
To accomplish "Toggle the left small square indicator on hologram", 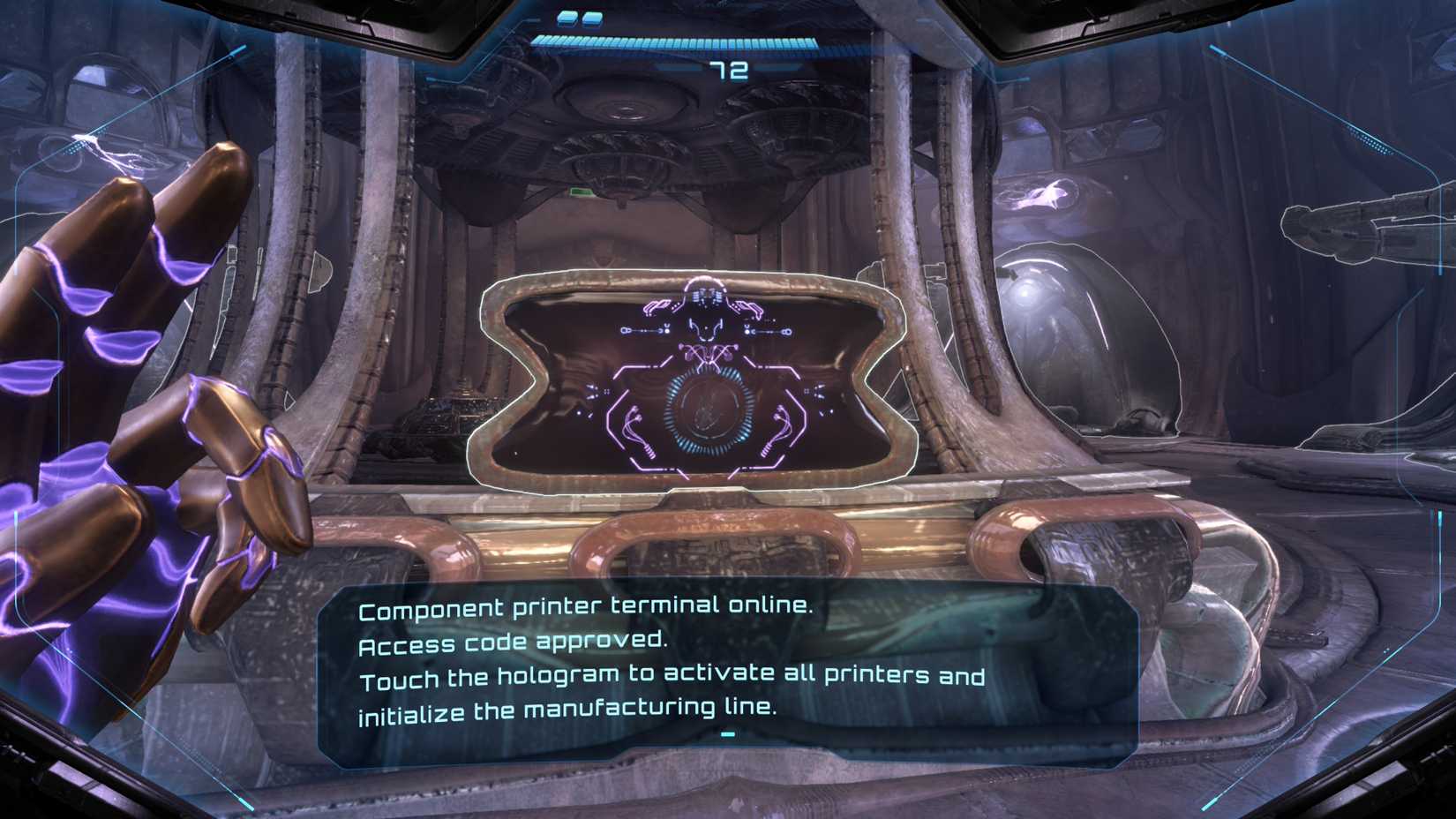I will pos(605,390).
